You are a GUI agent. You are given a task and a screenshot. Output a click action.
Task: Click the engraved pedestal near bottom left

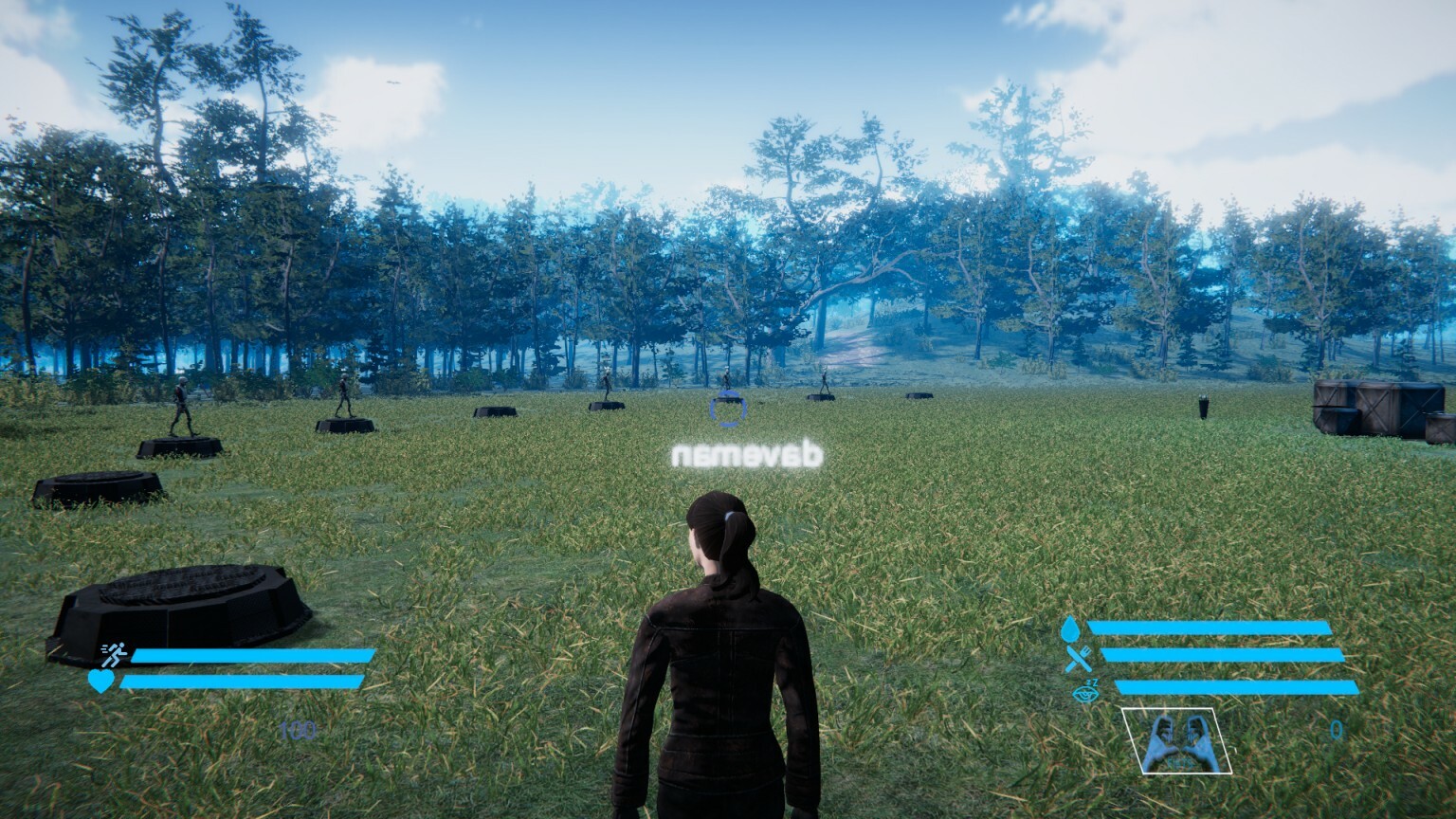pyautogui.click(x=180, y=597)
